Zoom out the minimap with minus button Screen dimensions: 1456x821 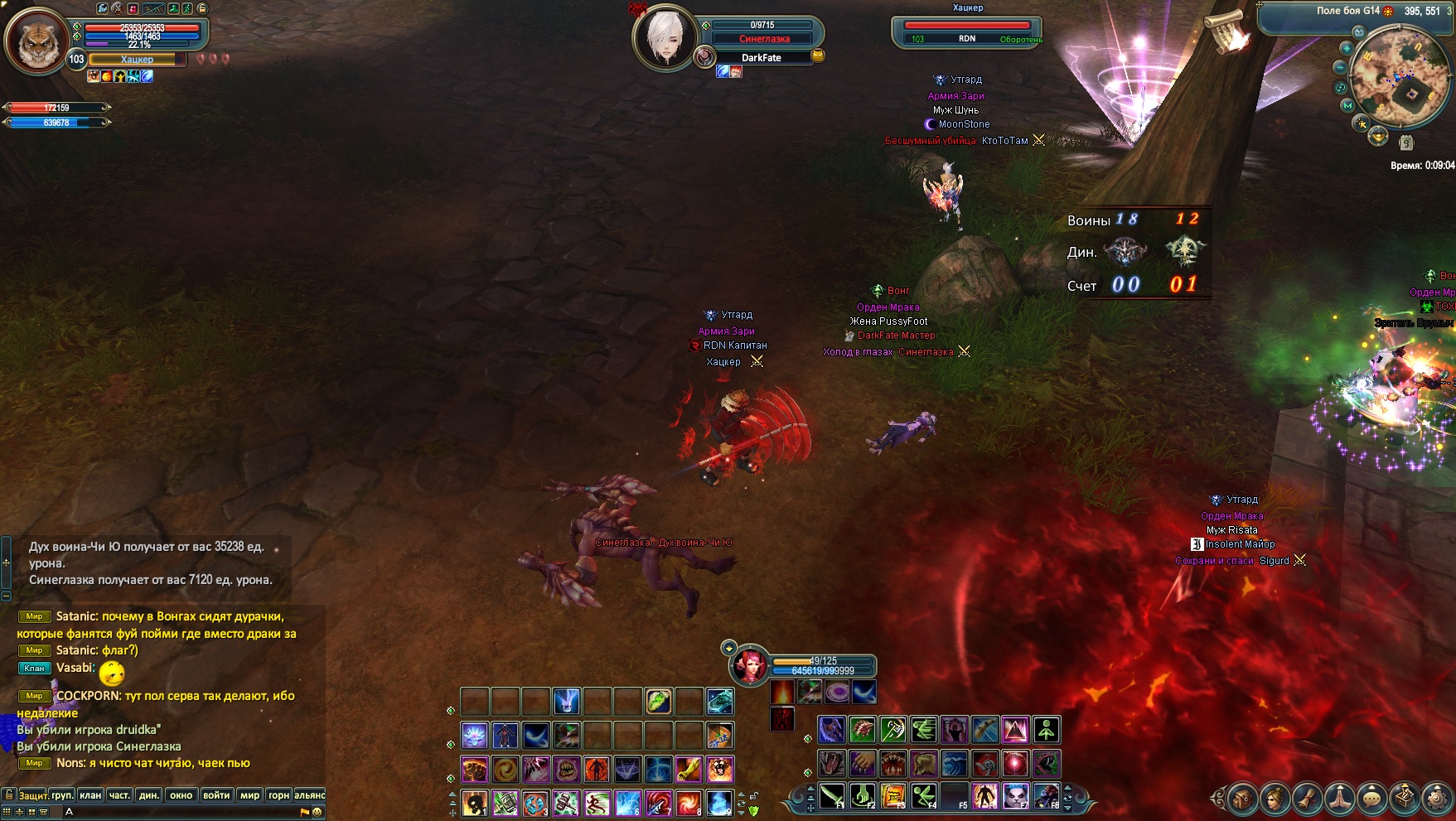1341,67
